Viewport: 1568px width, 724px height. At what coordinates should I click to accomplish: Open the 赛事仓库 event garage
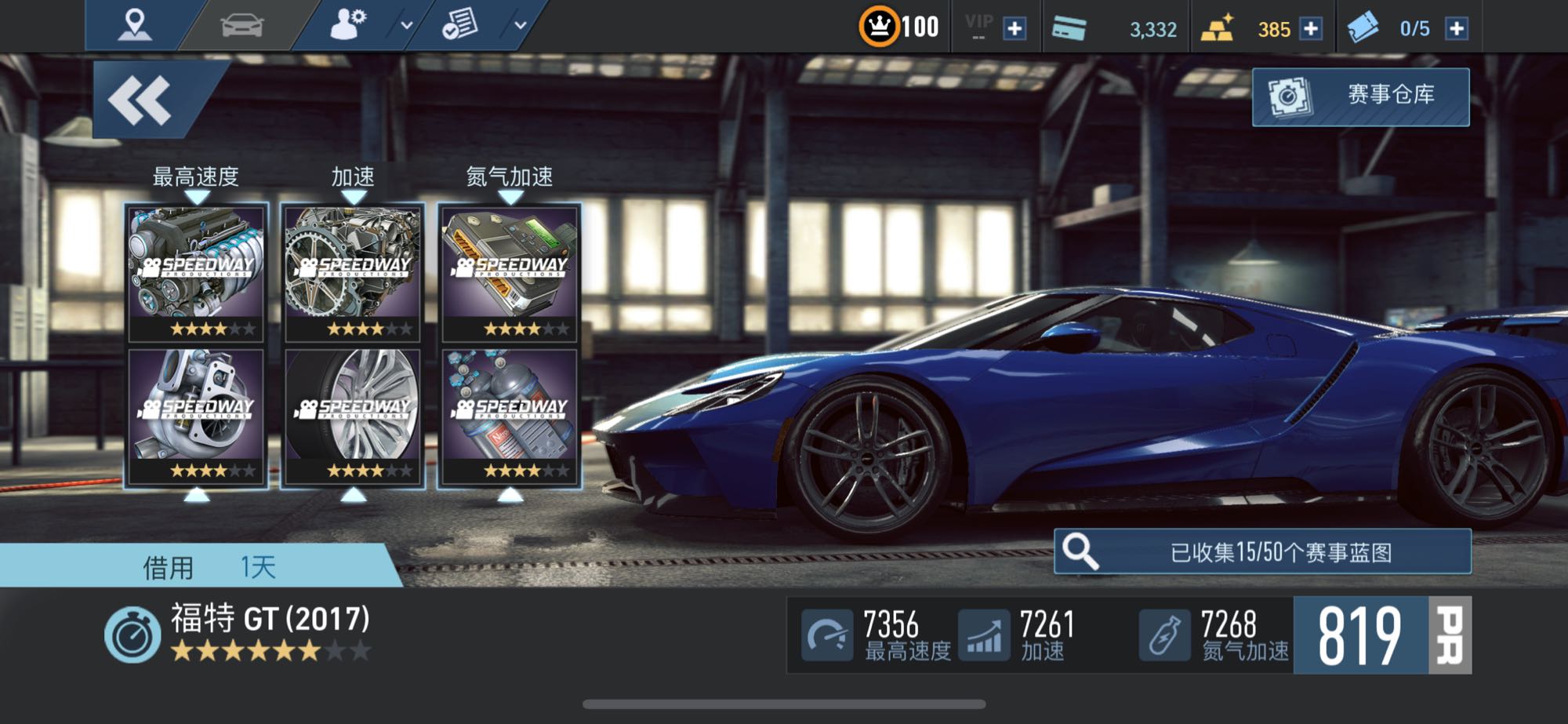1360,96
